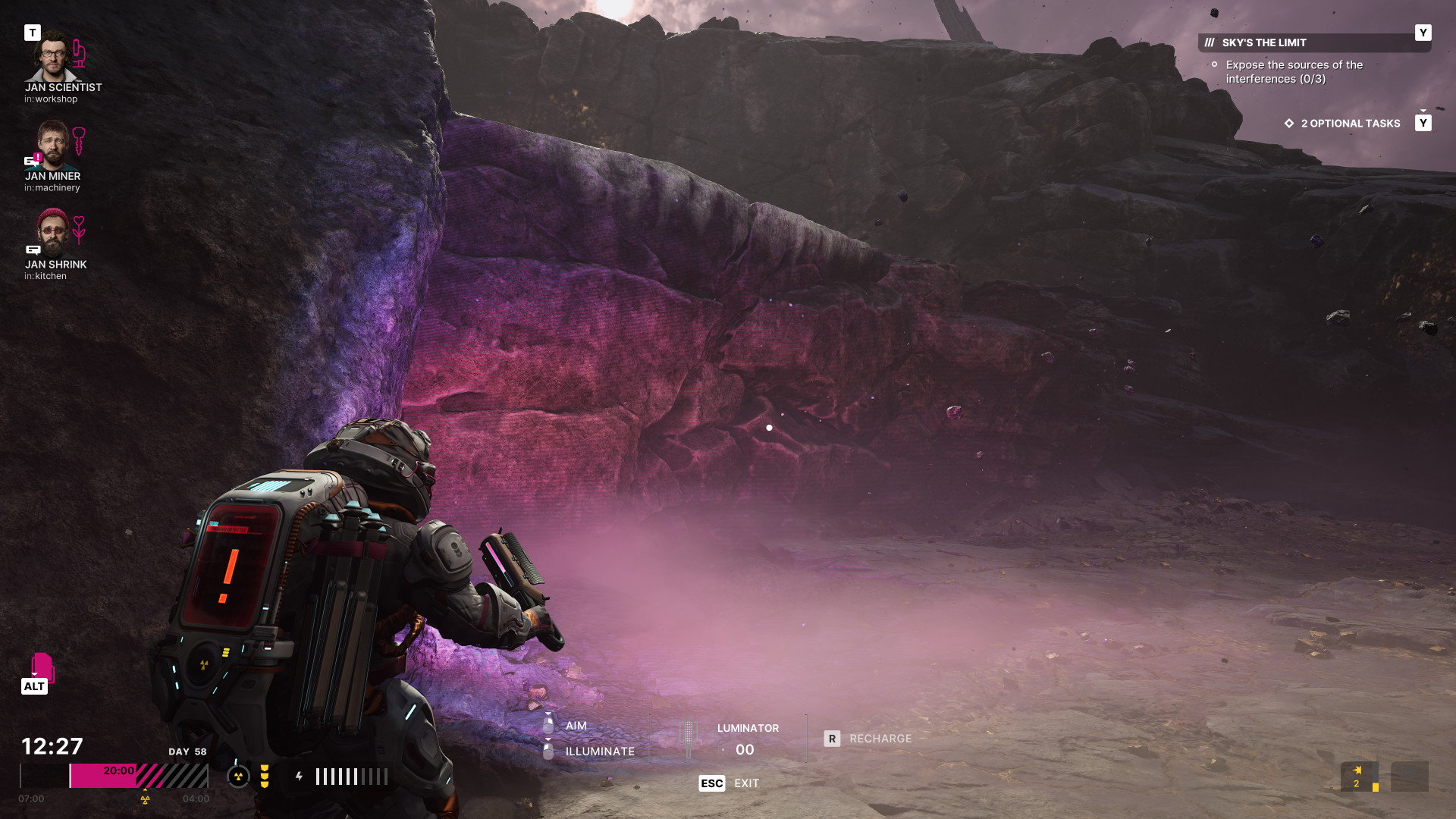1456x819 pixels.
Task: Click the radiation status icon
Action: [238, 776]
